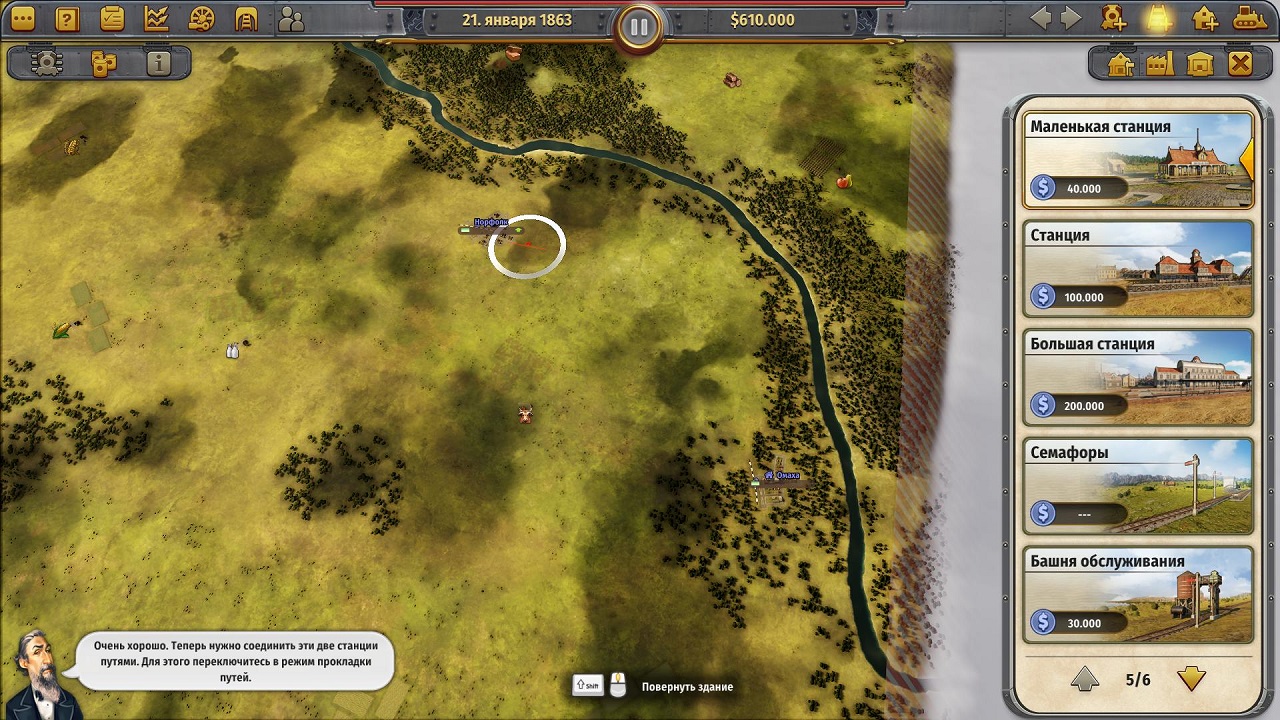Click the two-people silhouettes icon
The image size is (1280, 720).
[x=291, y=18]
